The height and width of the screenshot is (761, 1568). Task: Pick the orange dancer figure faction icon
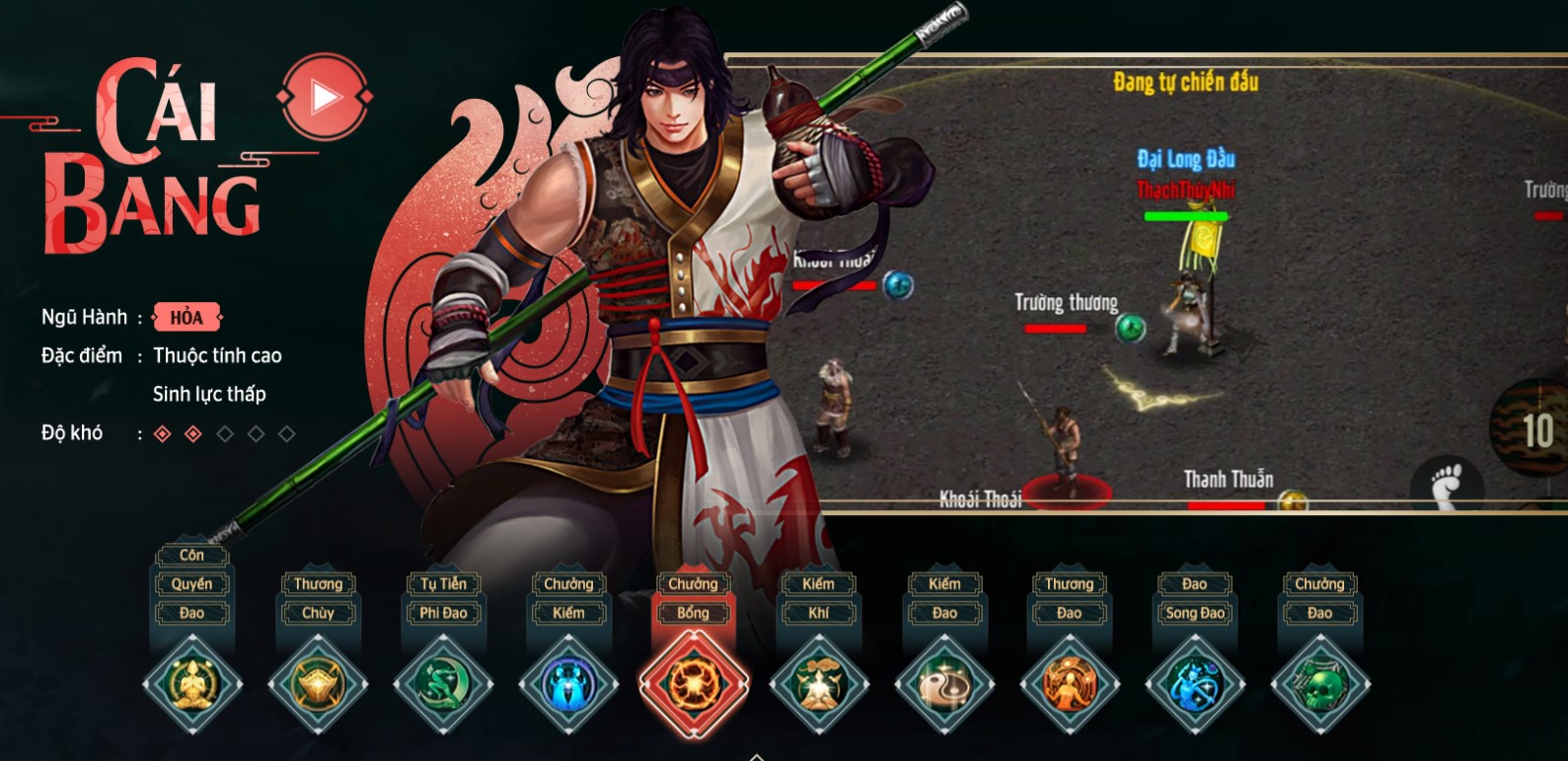[1070, 683]
